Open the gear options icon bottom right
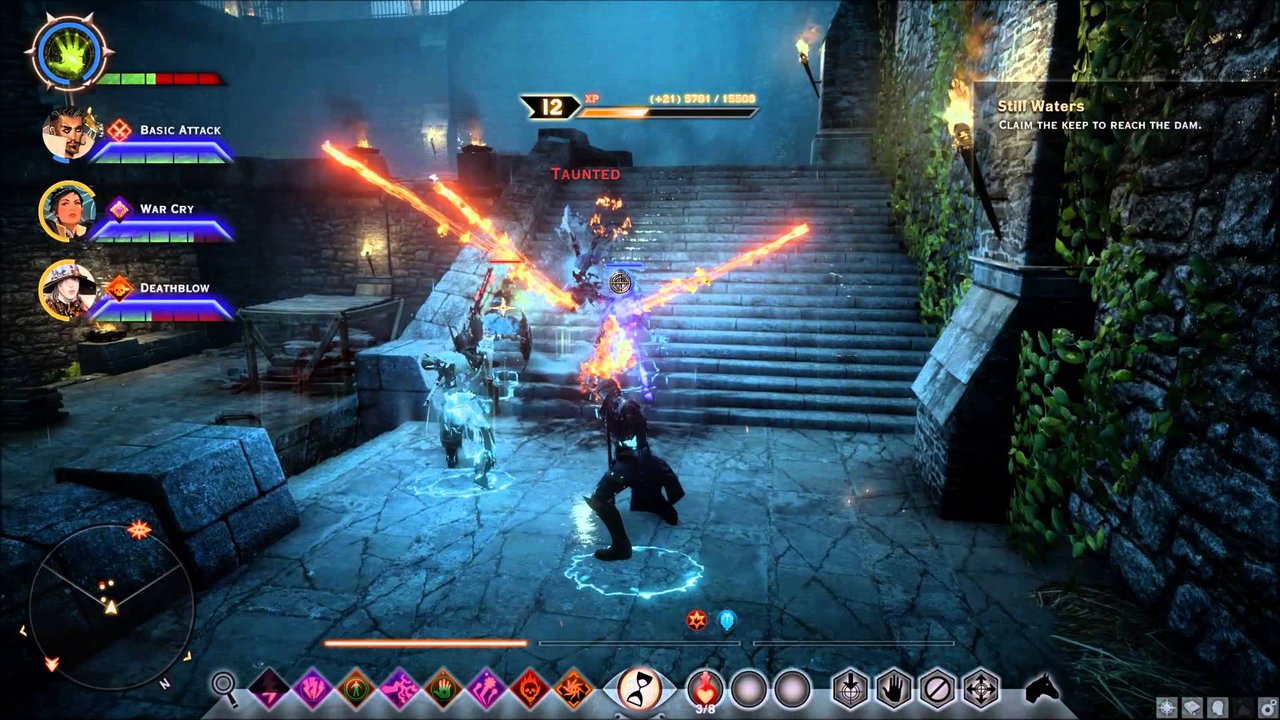Image resolution: width=1280 pixels, height=720 pixels. coord(1267,706)
